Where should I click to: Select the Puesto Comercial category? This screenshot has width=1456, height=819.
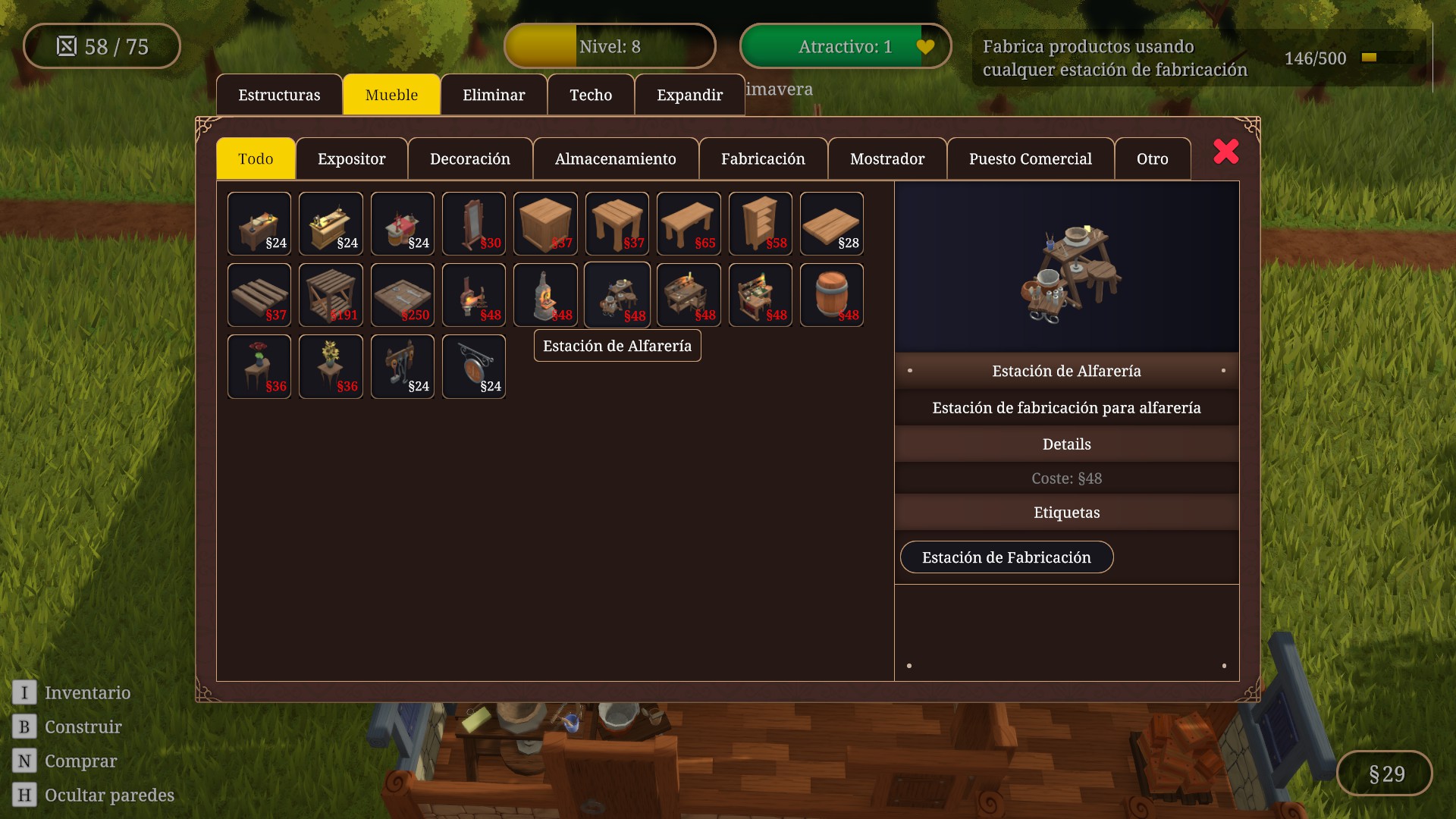click(1030, 158)
